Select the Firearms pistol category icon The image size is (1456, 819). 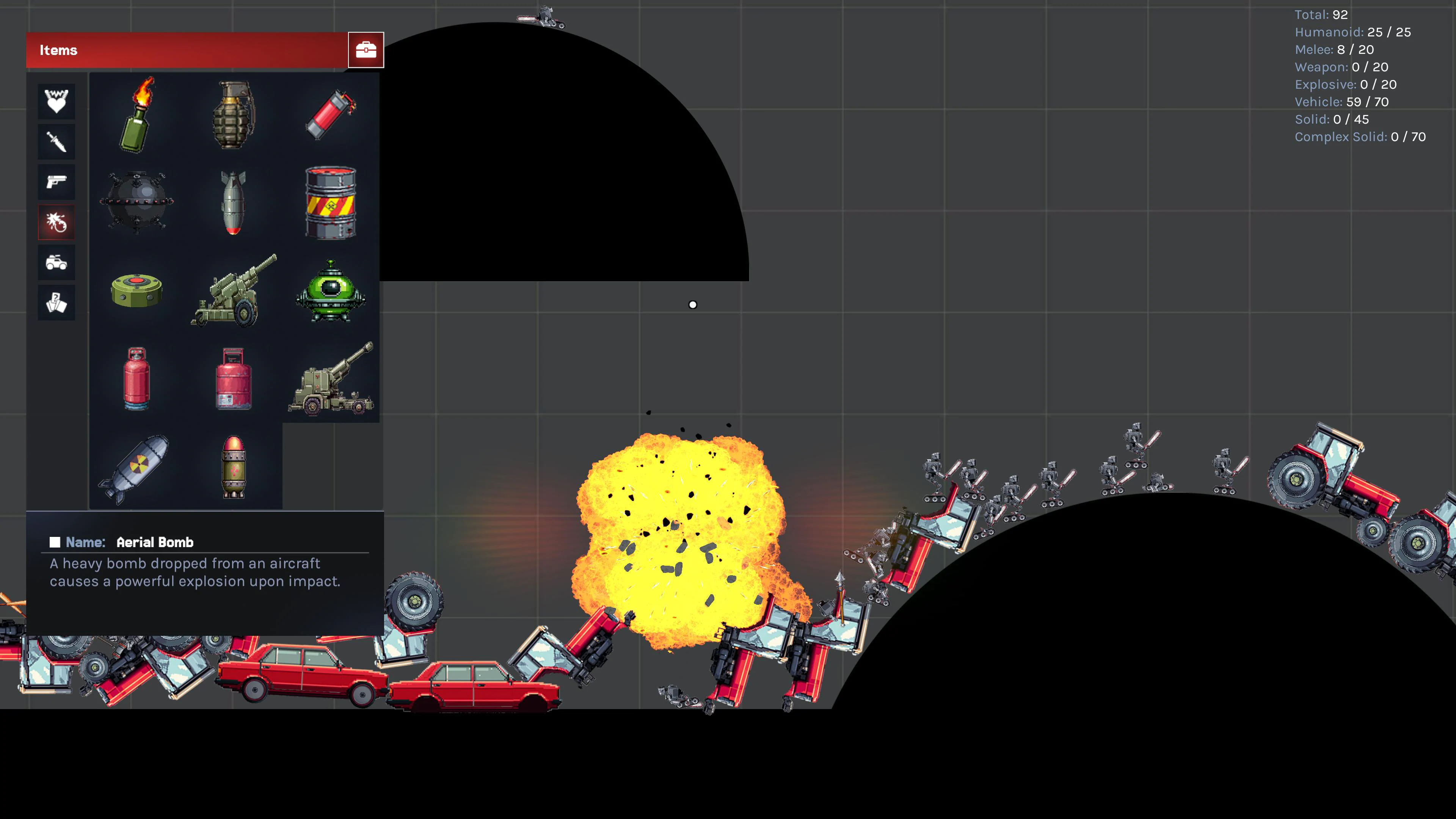coord(56,182)
